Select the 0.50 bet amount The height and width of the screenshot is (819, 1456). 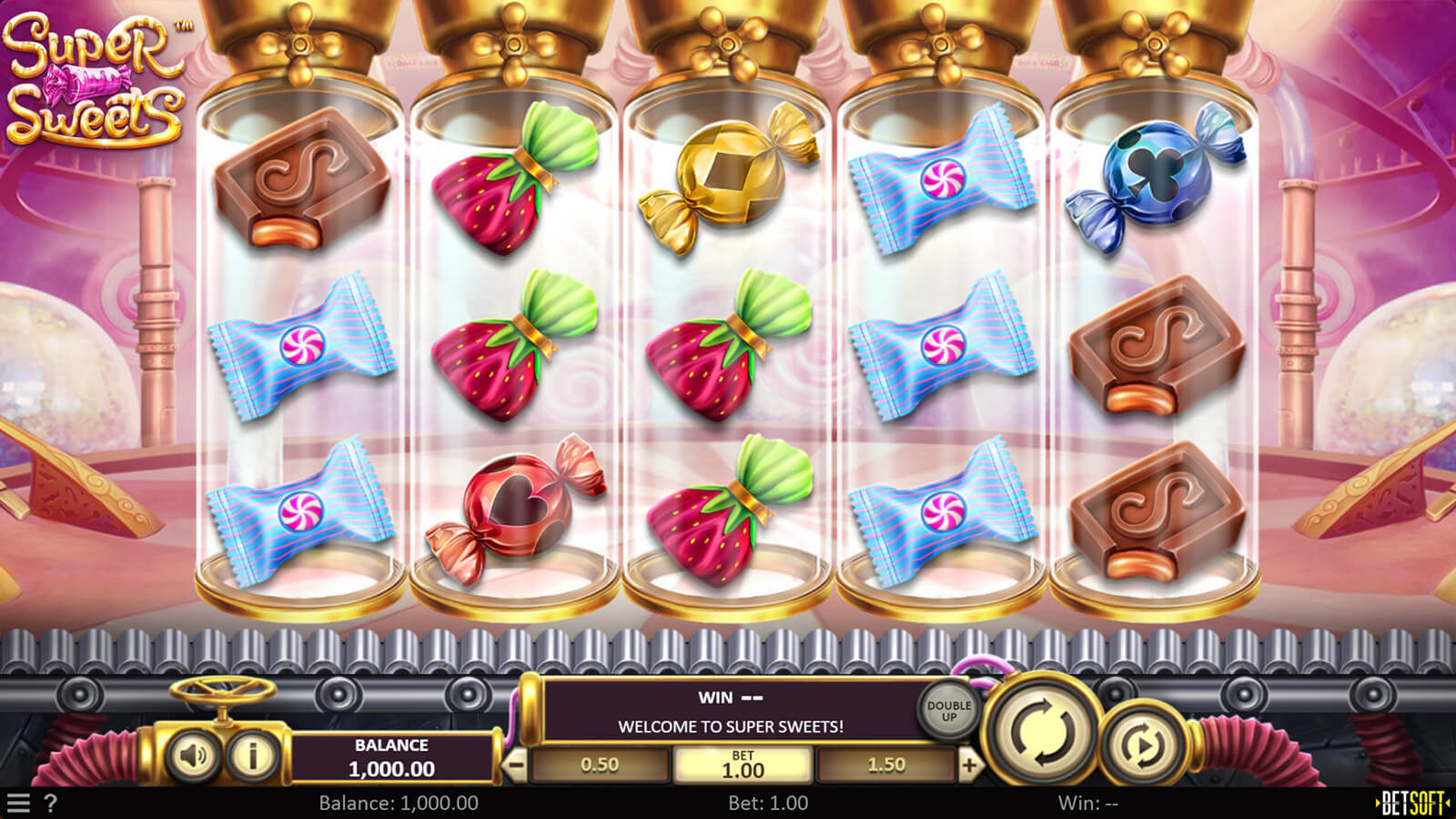[x=600, y=765]
